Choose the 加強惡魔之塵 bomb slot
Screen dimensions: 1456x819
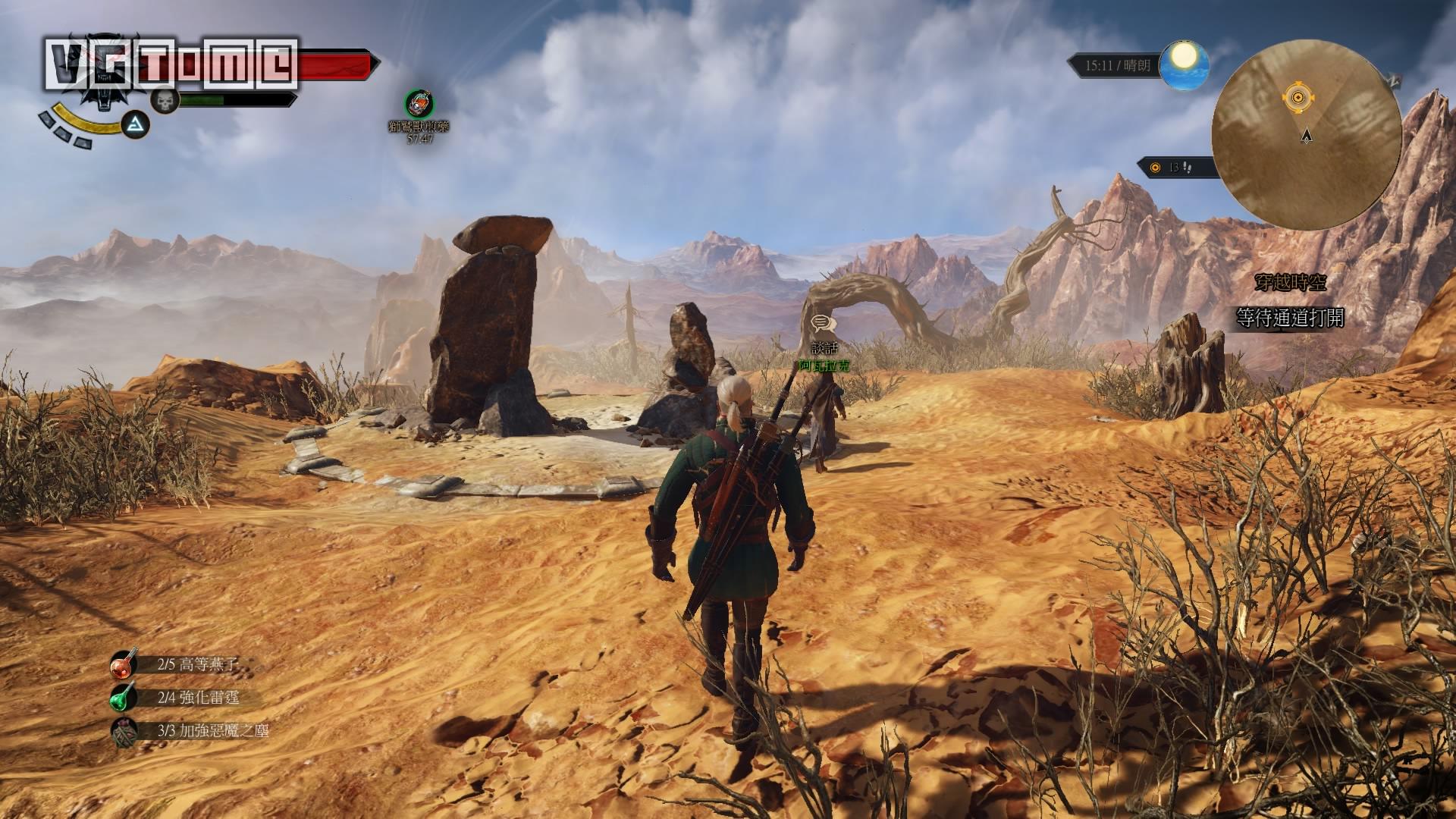[x=124, y=731]
